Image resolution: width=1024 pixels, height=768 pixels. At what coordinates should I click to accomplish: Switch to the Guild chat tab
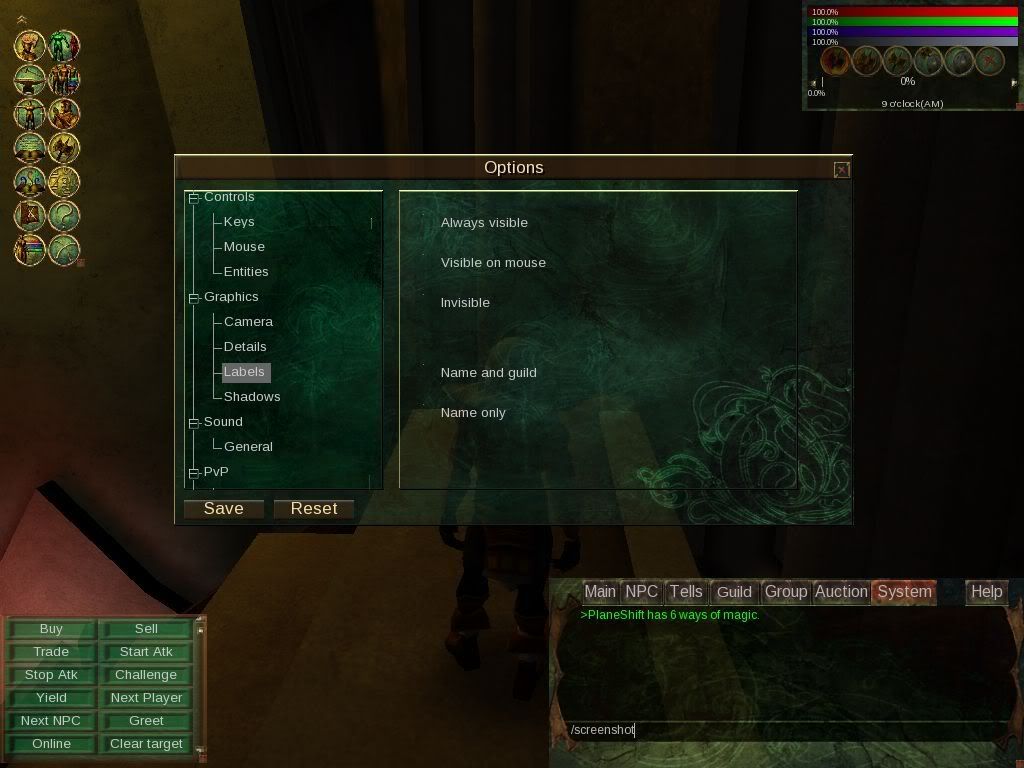(x=734, y=592)
